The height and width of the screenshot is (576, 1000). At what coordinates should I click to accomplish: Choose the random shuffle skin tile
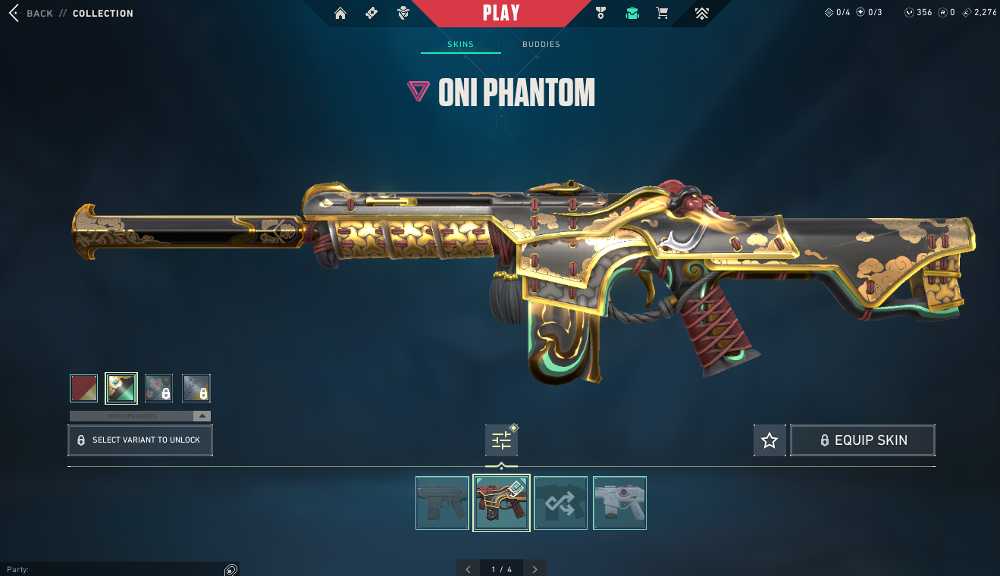tap(560, 502)
